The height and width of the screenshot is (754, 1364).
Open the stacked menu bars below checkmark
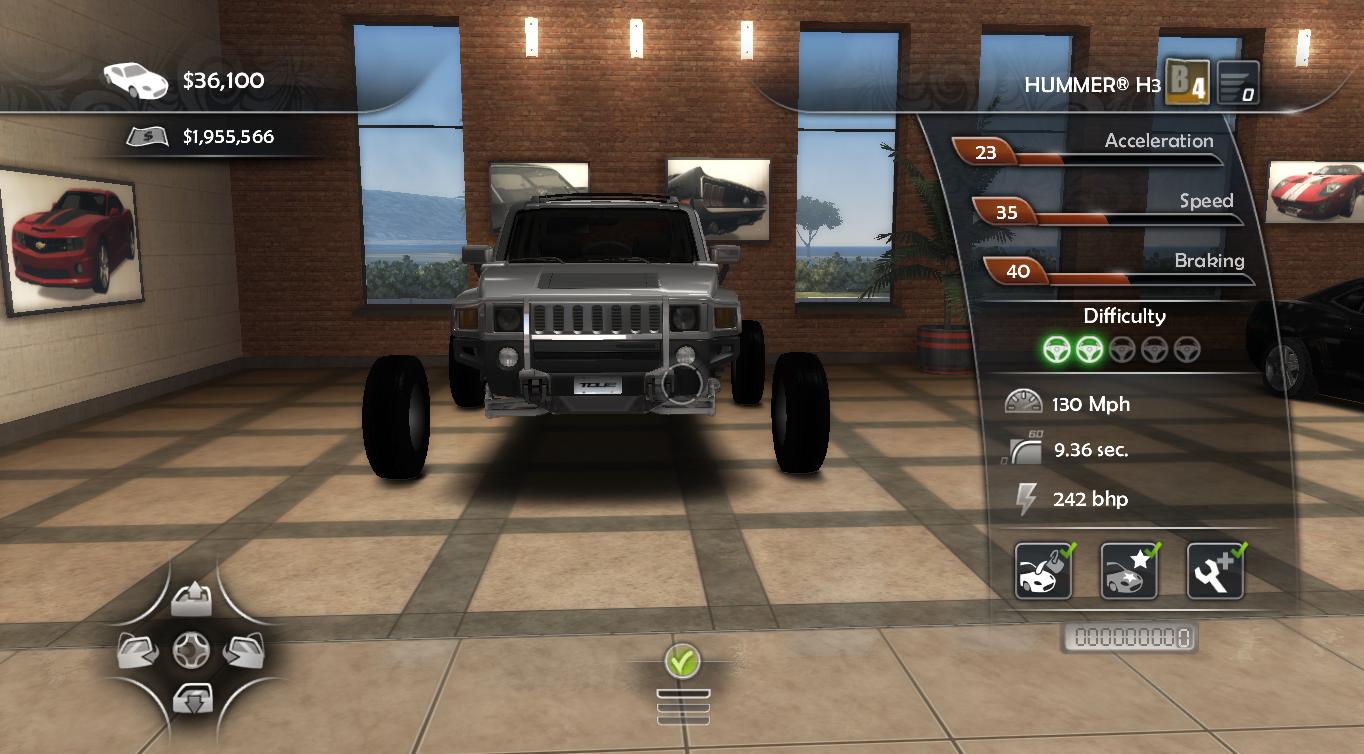click(683, 706)
